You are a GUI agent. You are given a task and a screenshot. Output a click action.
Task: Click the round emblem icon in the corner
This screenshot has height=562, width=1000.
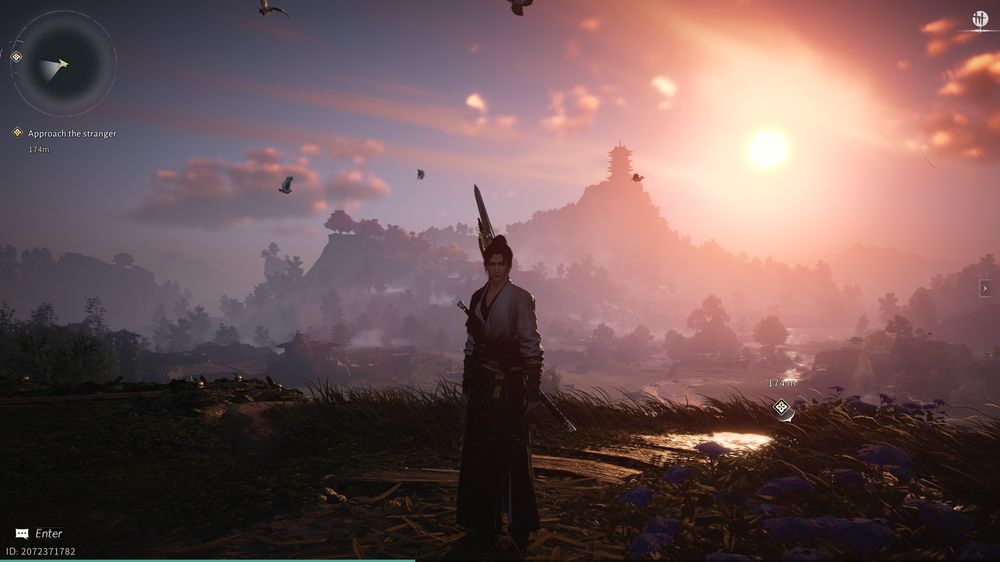coord(980,18)
